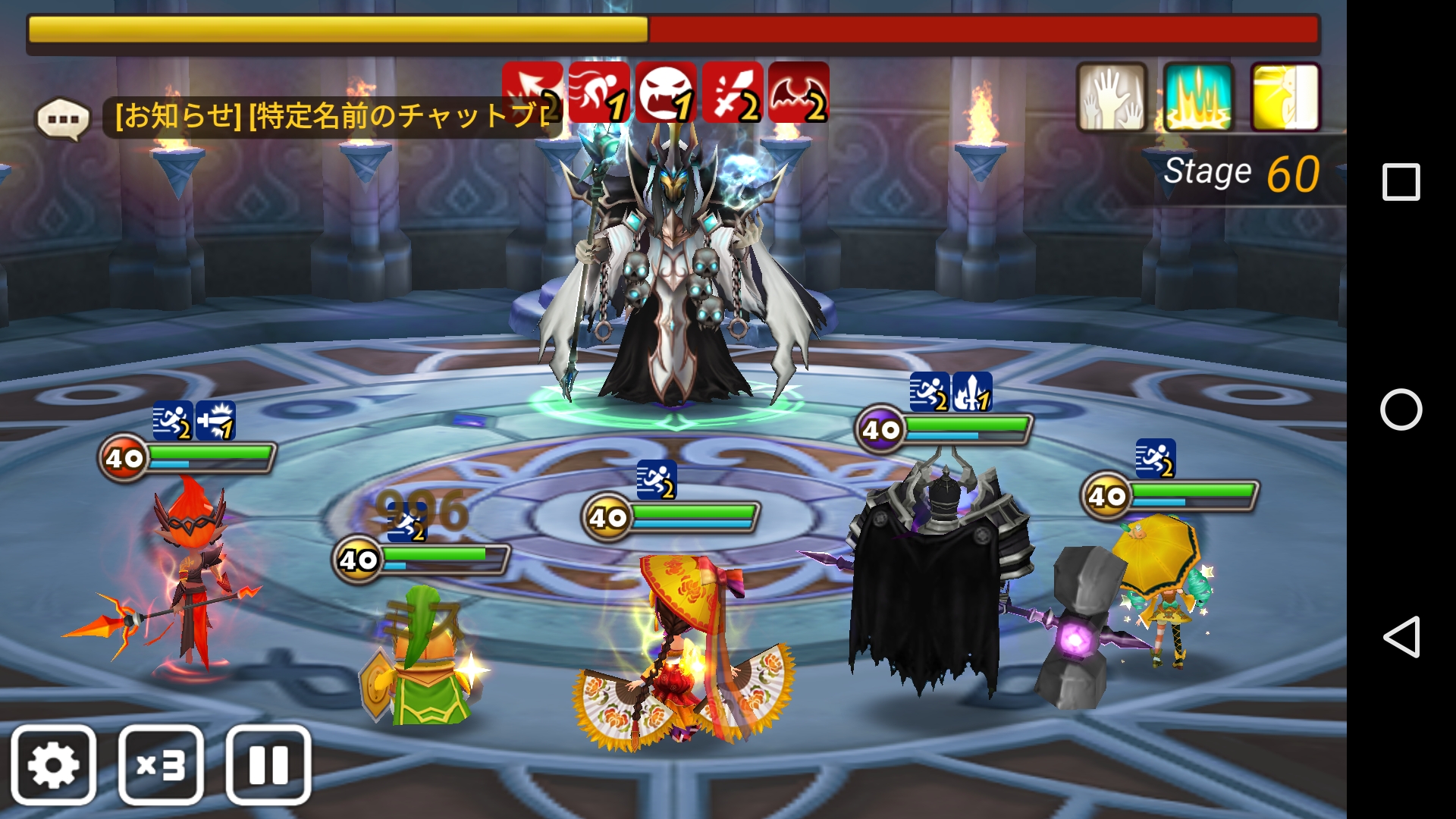Click the yellow notice chat banner
This screenshot has height=819, width=1456.
pos(332,116)
